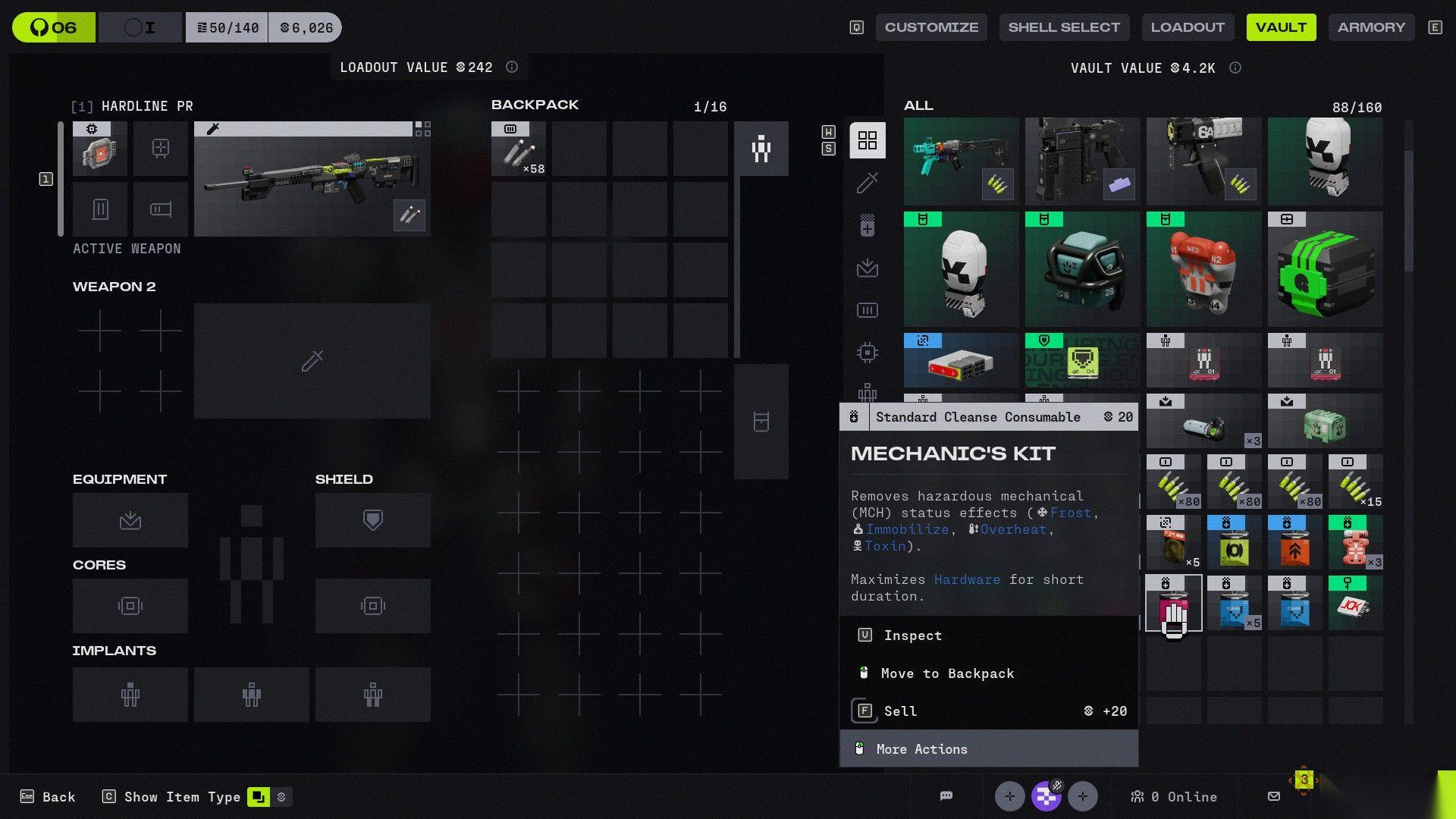Go to the Loadout tab
The width and height of the screenshot is (1456, 819).
click(1187, 27)
